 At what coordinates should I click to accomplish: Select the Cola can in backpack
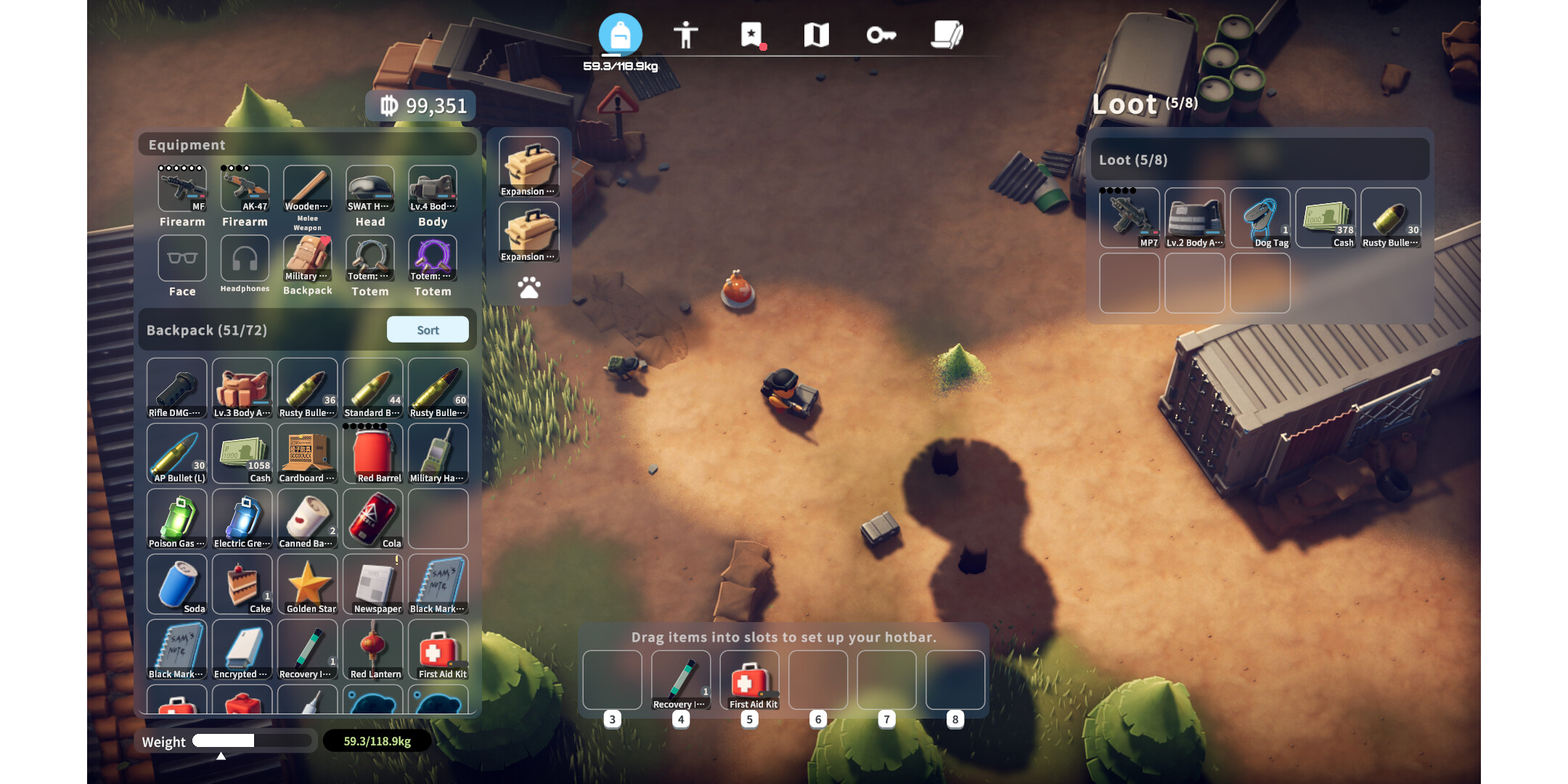point(373,518)
